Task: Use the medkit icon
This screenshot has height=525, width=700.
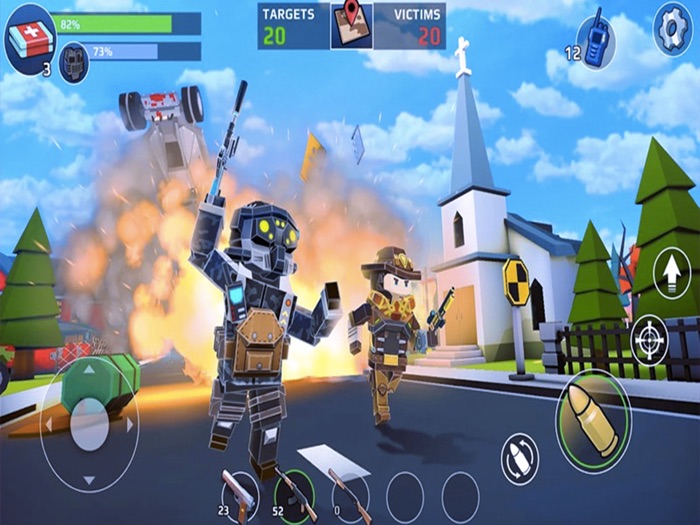Action: (x=30, y=39)
